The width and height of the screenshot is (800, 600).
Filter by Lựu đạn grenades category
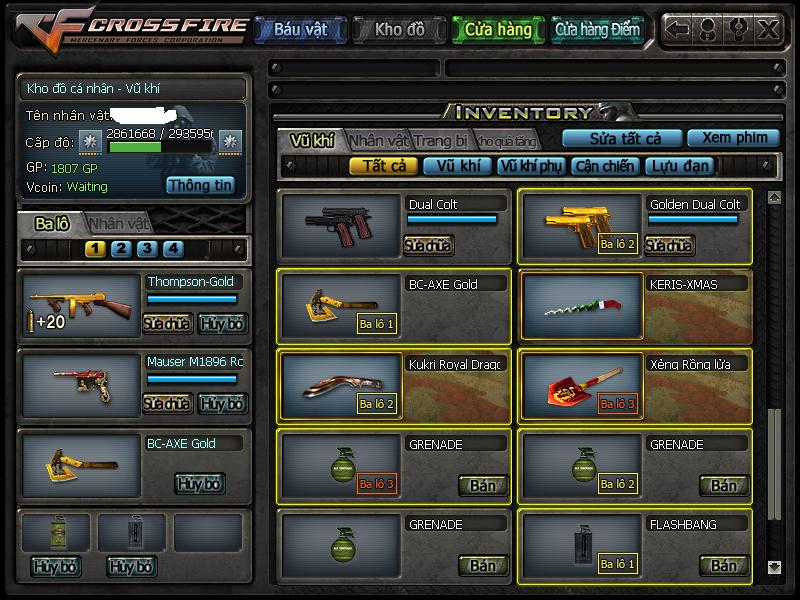tap(679, 166)
